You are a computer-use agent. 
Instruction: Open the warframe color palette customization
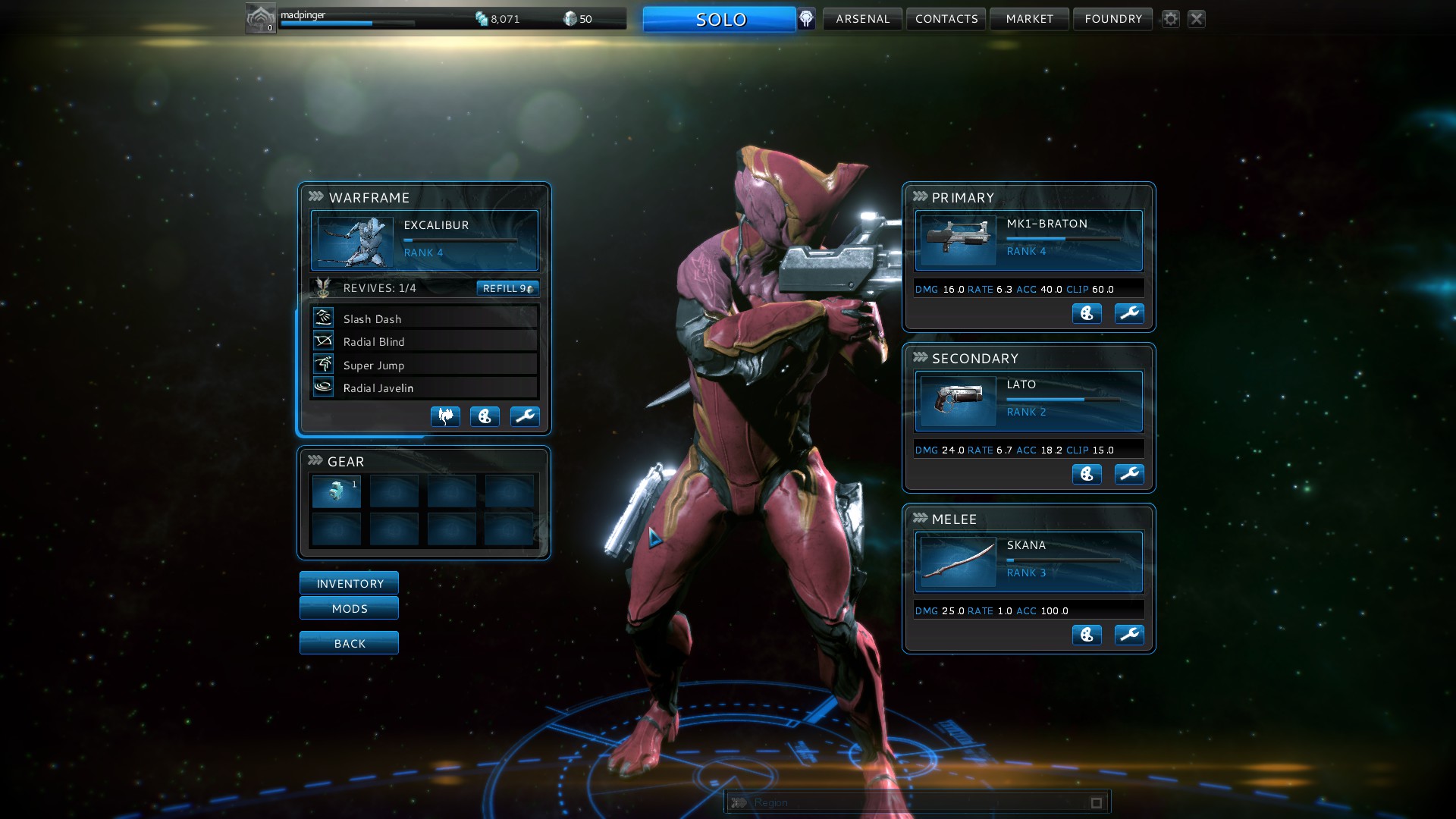(x=485, y=416)
